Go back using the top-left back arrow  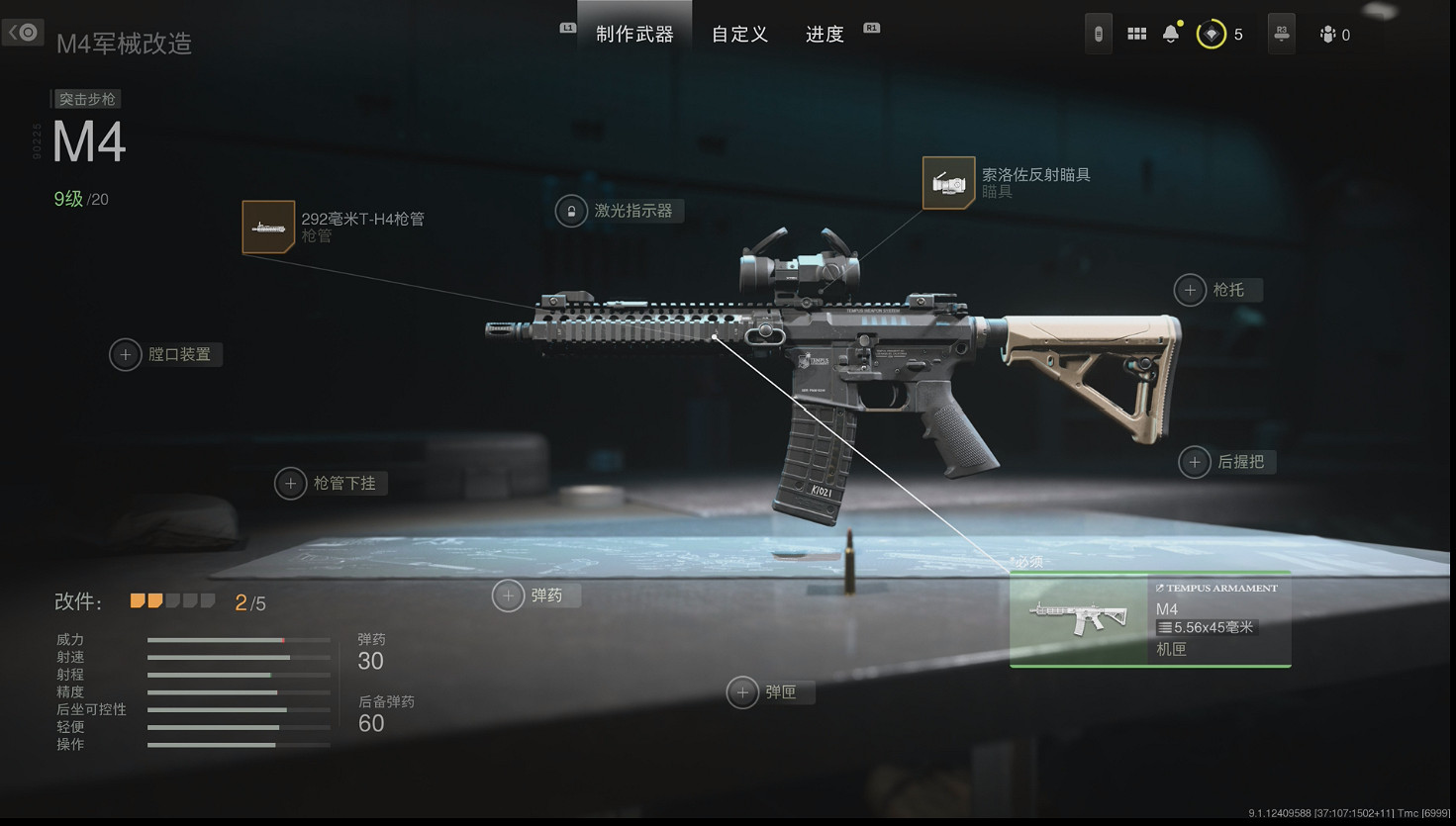click(23, 32)
